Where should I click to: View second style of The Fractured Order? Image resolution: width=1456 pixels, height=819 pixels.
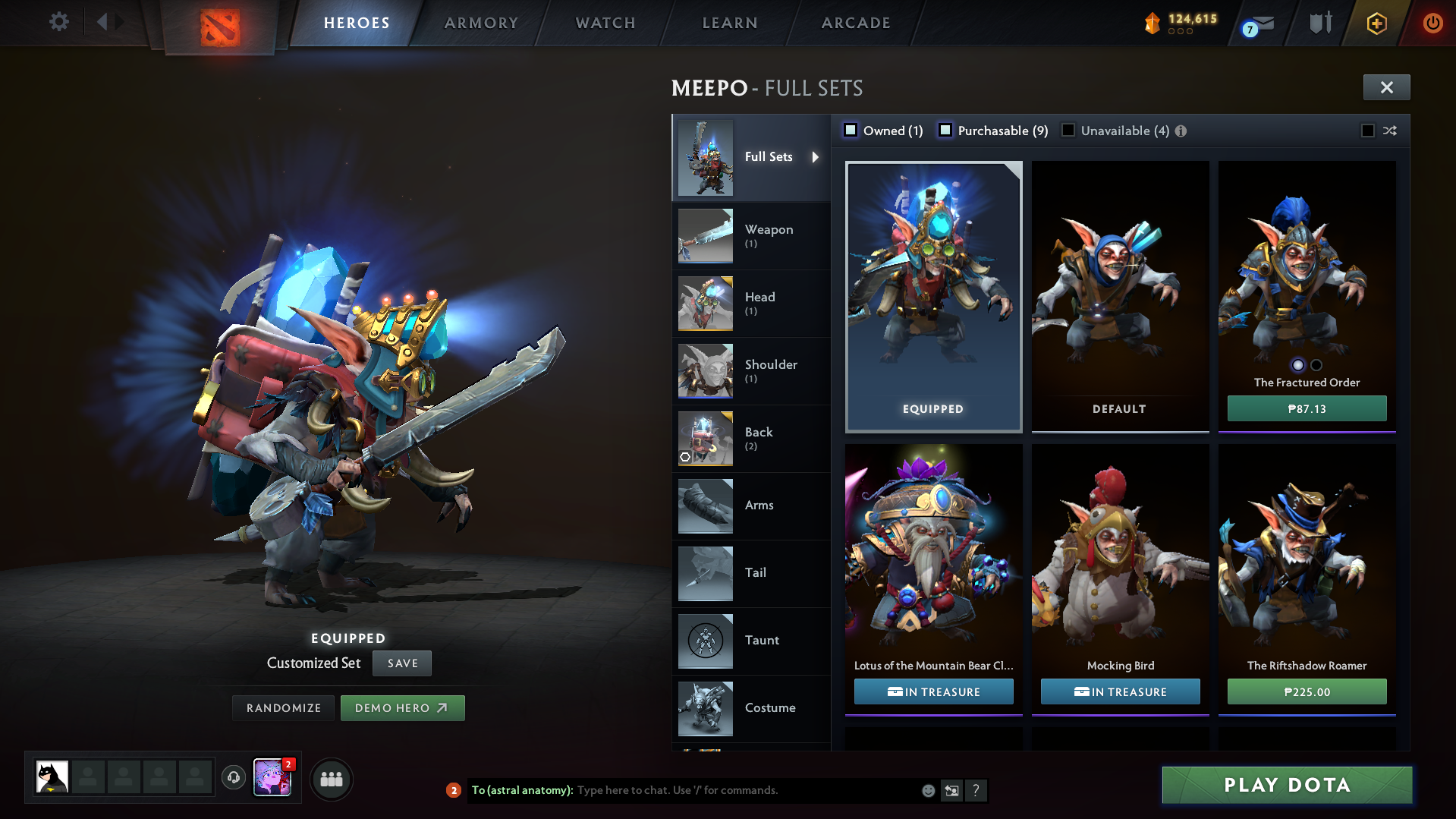coord(1315,365)
